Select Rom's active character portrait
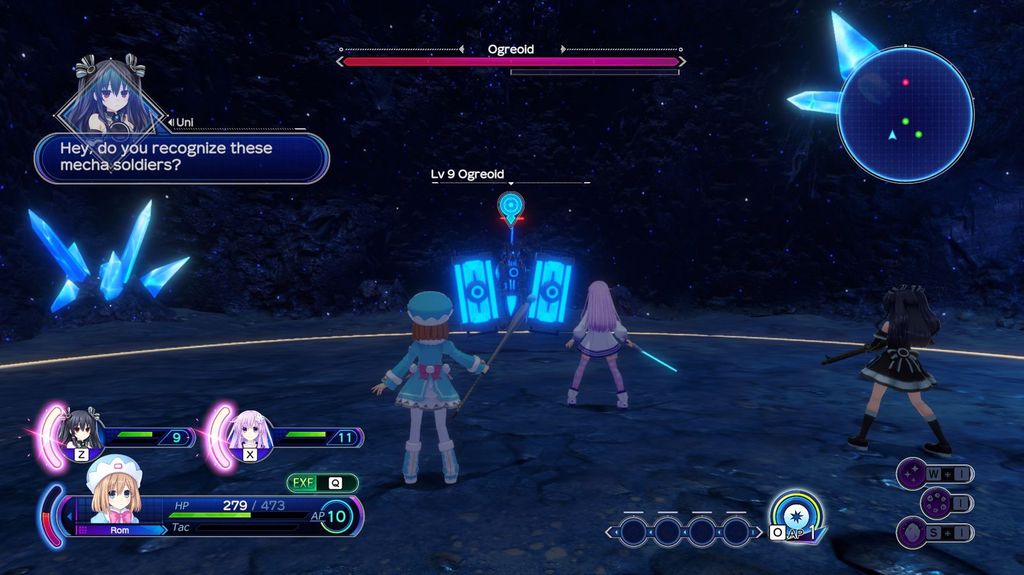Viewport: 1024px width, 575px height. (x=115, y=492)
